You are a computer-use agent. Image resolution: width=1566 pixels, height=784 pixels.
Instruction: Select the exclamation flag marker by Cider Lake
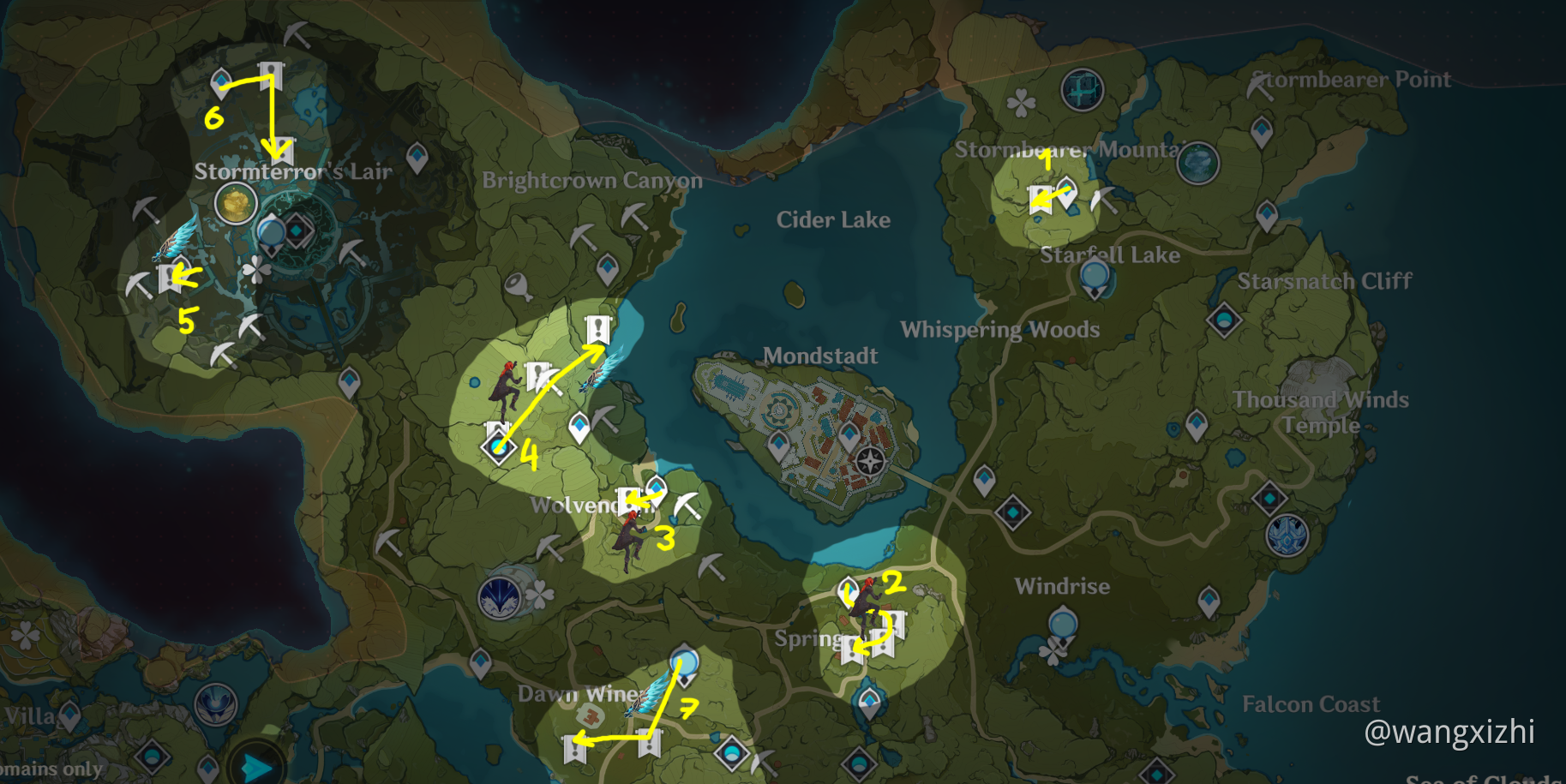coord(597,329)
